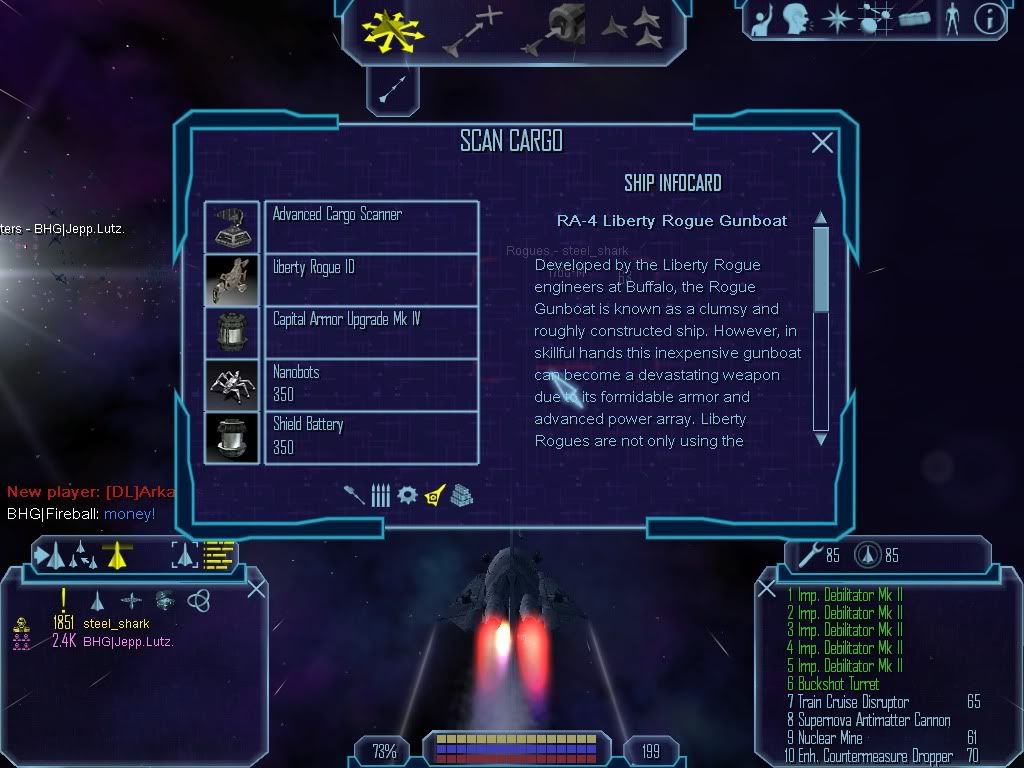Close the contact list panel
Viewport: 1024px width, 768px height.
(256, 588)
